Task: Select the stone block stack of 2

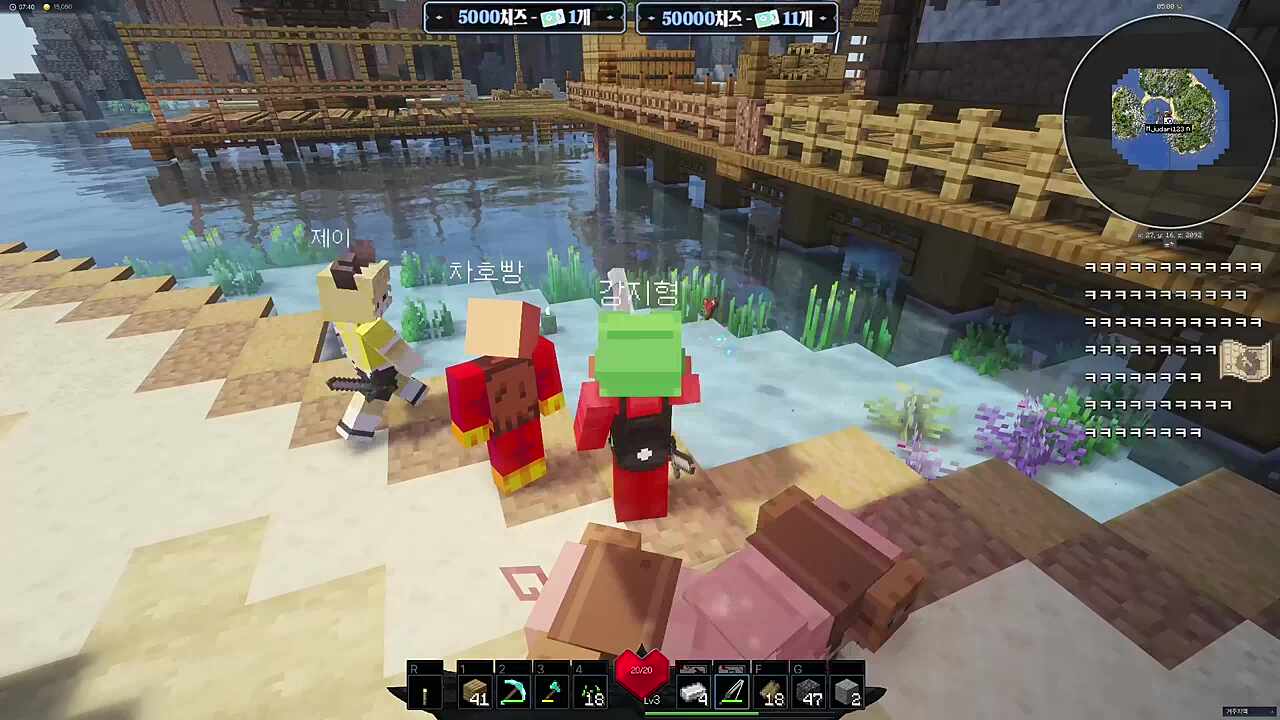Action: coord(846,692)
